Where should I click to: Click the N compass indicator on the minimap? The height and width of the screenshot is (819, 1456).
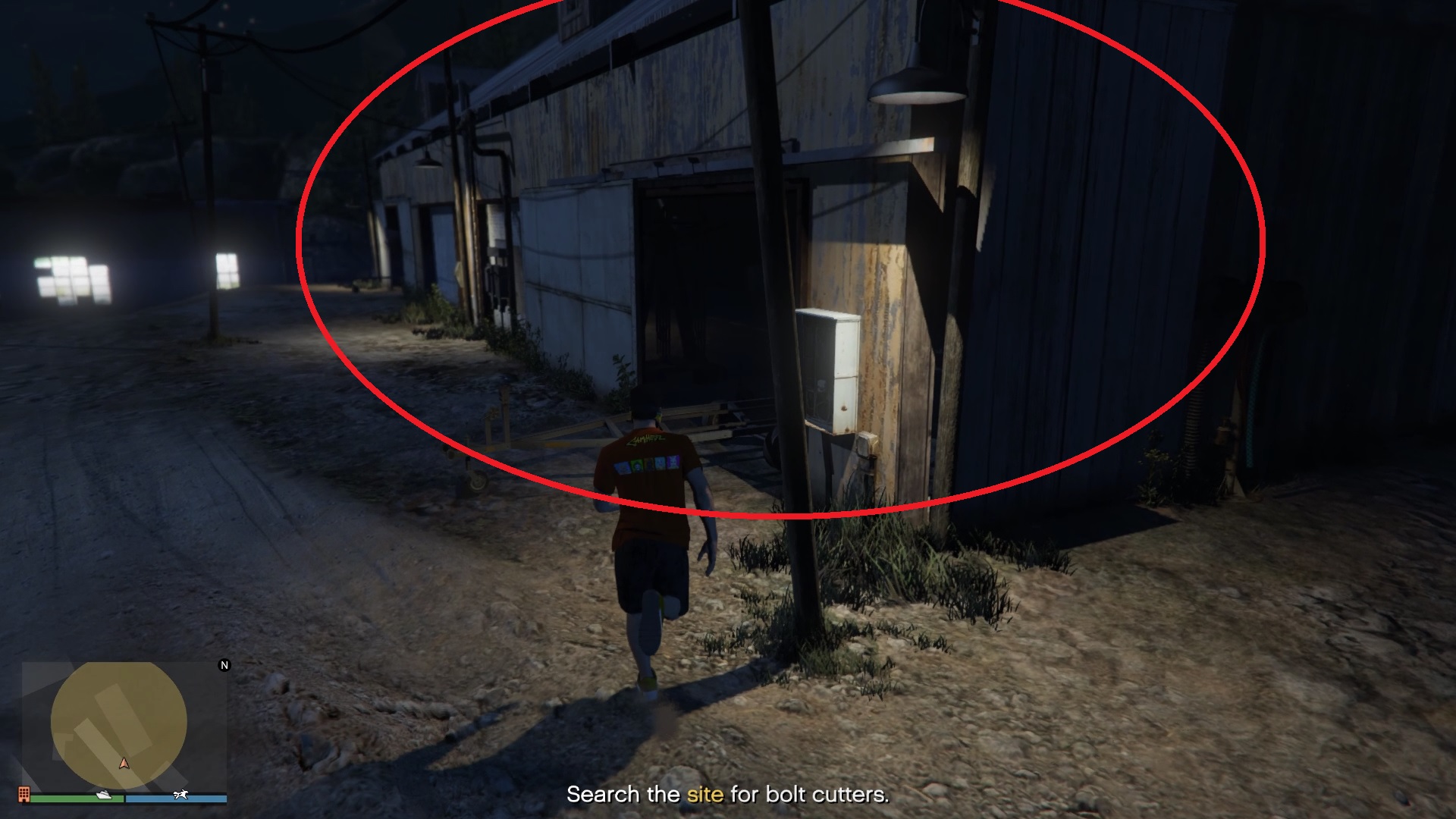click(224, 665)
